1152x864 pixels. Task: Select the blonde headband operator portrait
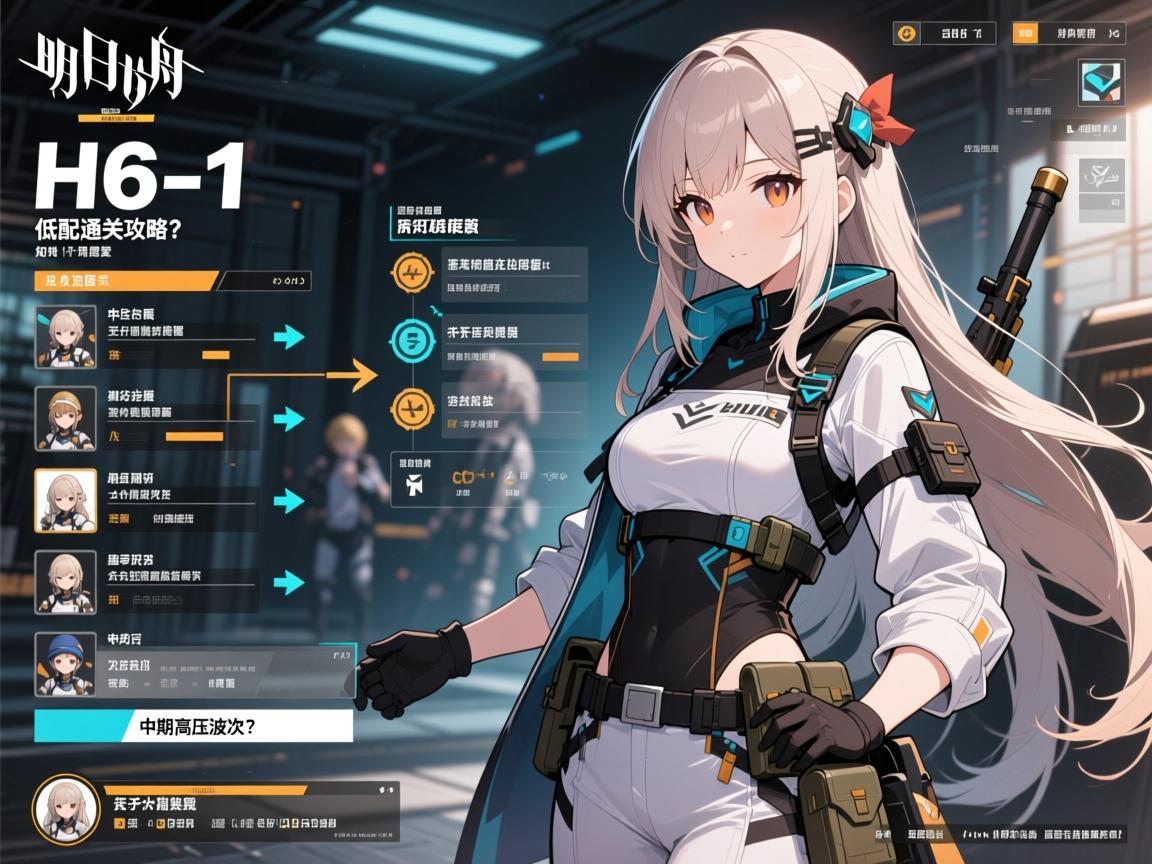[x=65, y=417]
